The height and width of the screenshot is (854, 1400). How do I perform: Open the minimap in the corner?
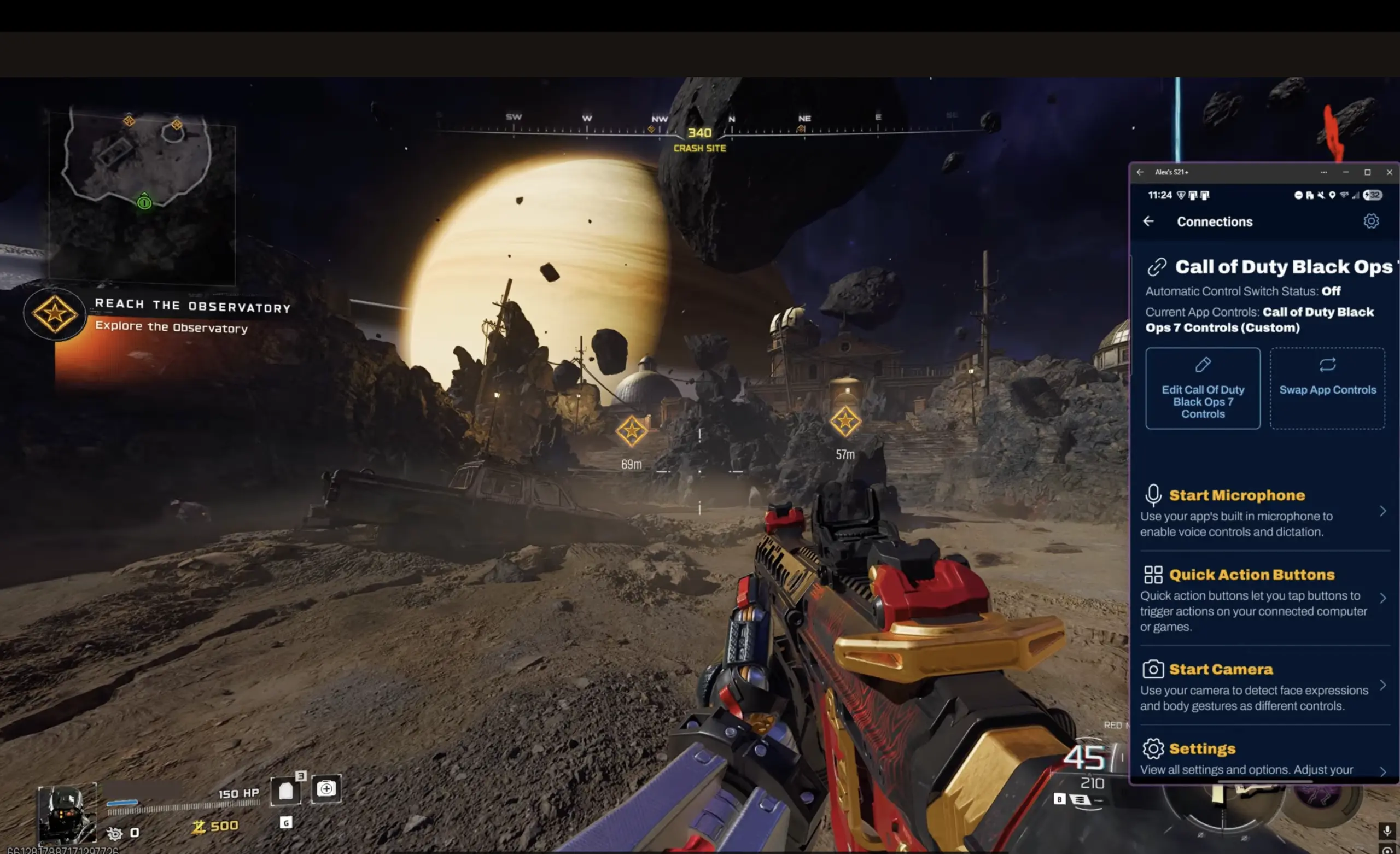click(142, 196)
